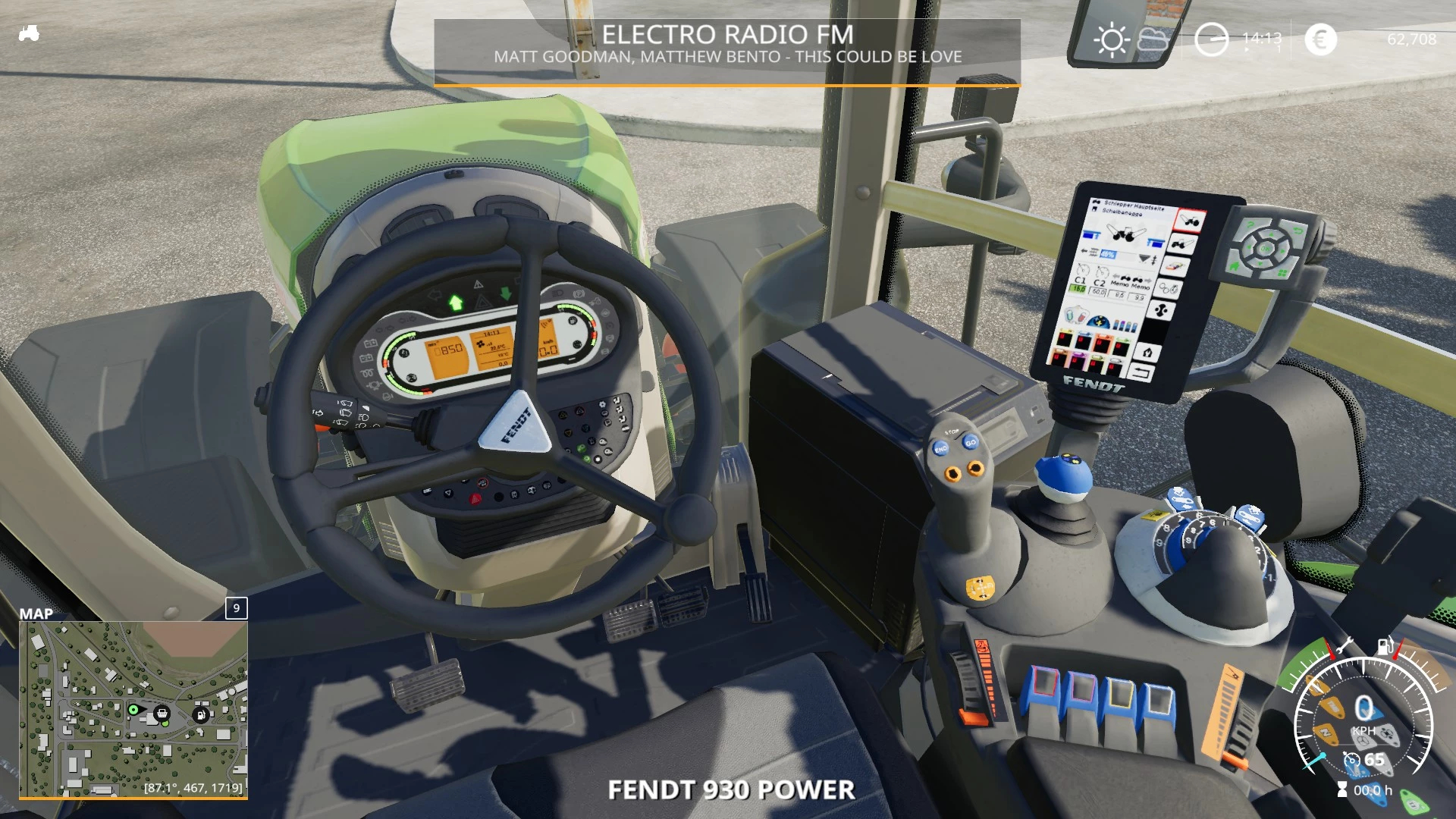The height and width of the screenshot is (819, 1456).
Task: Click the cloudy forecast icon
Action: point(1153,39)
